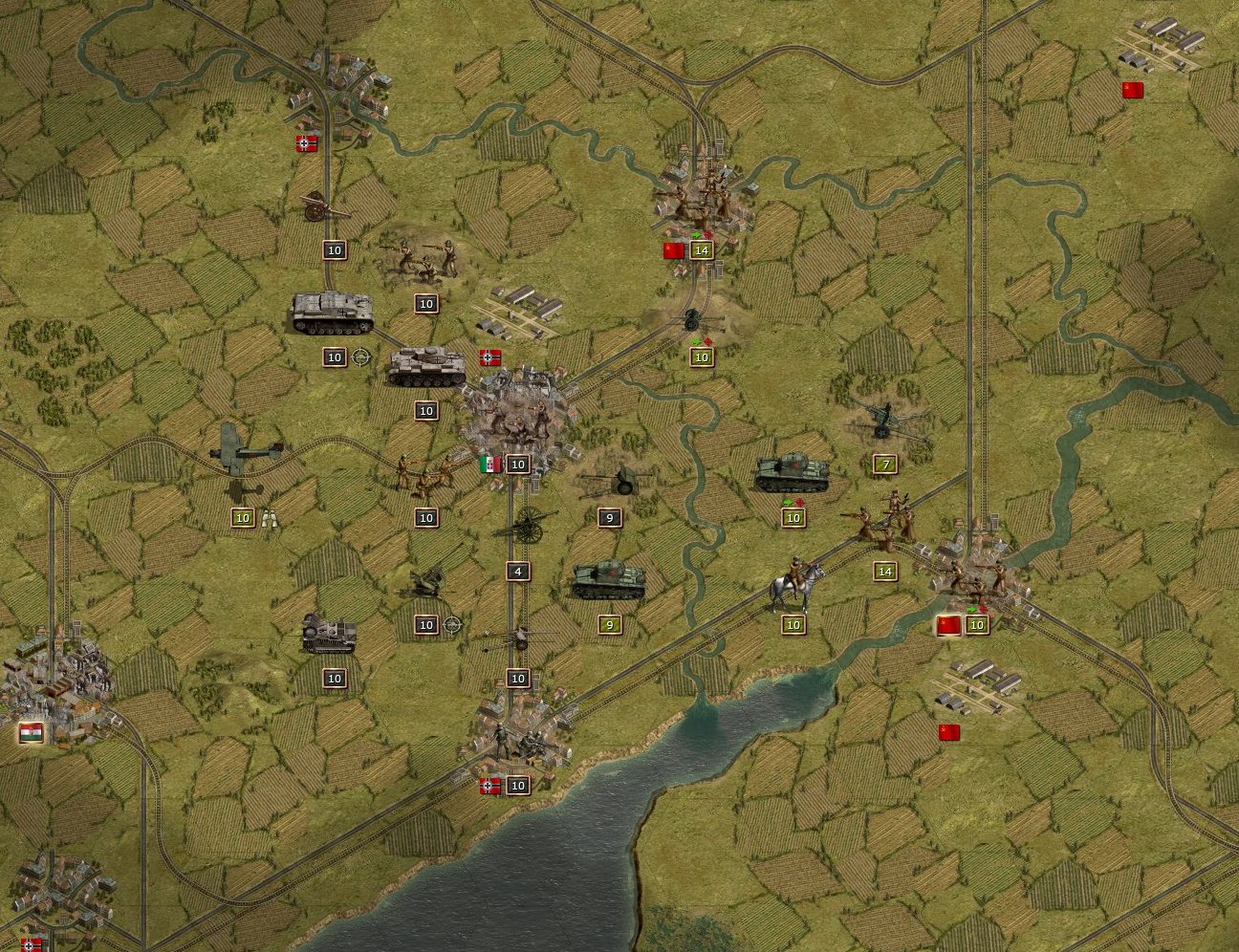This screenshot has height=952, width=1239.
Task: Click the strength badge 7 on the Soviet gun
Action: coord(885,464)
